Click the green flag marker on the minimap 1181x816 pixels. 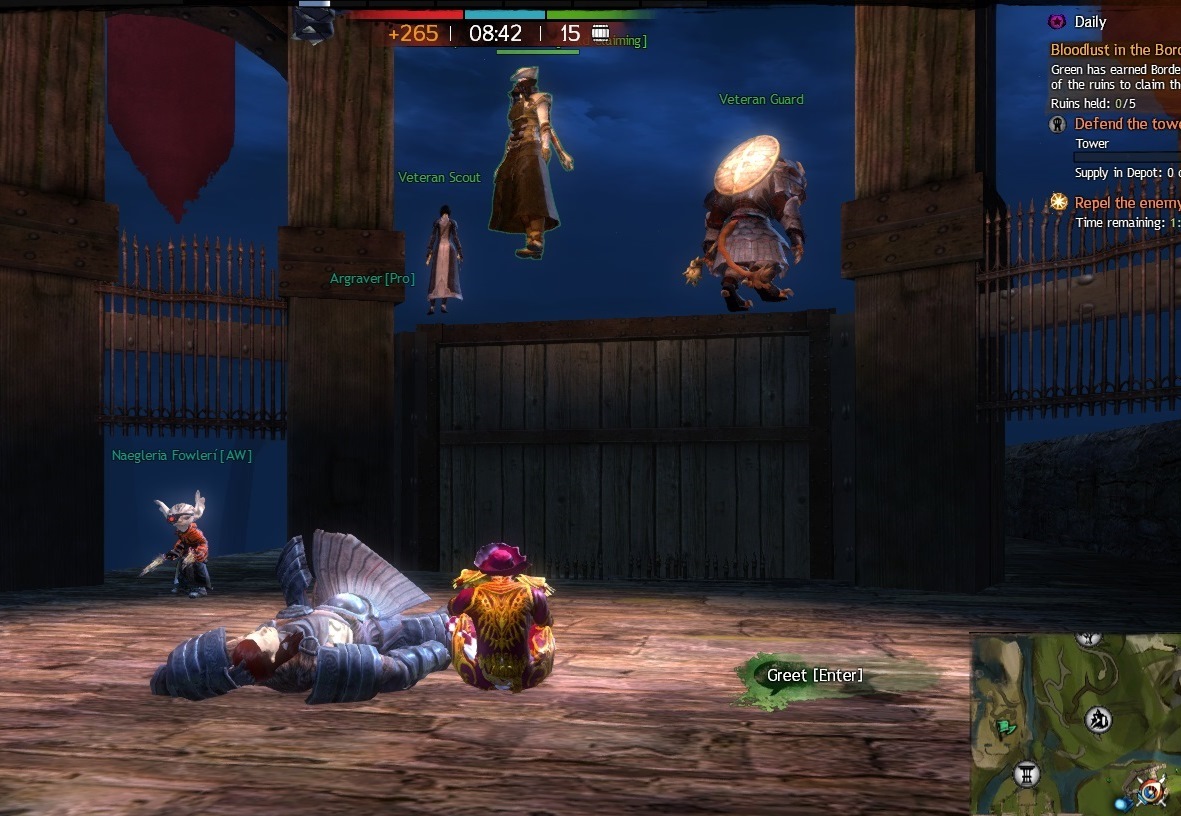1005,728
